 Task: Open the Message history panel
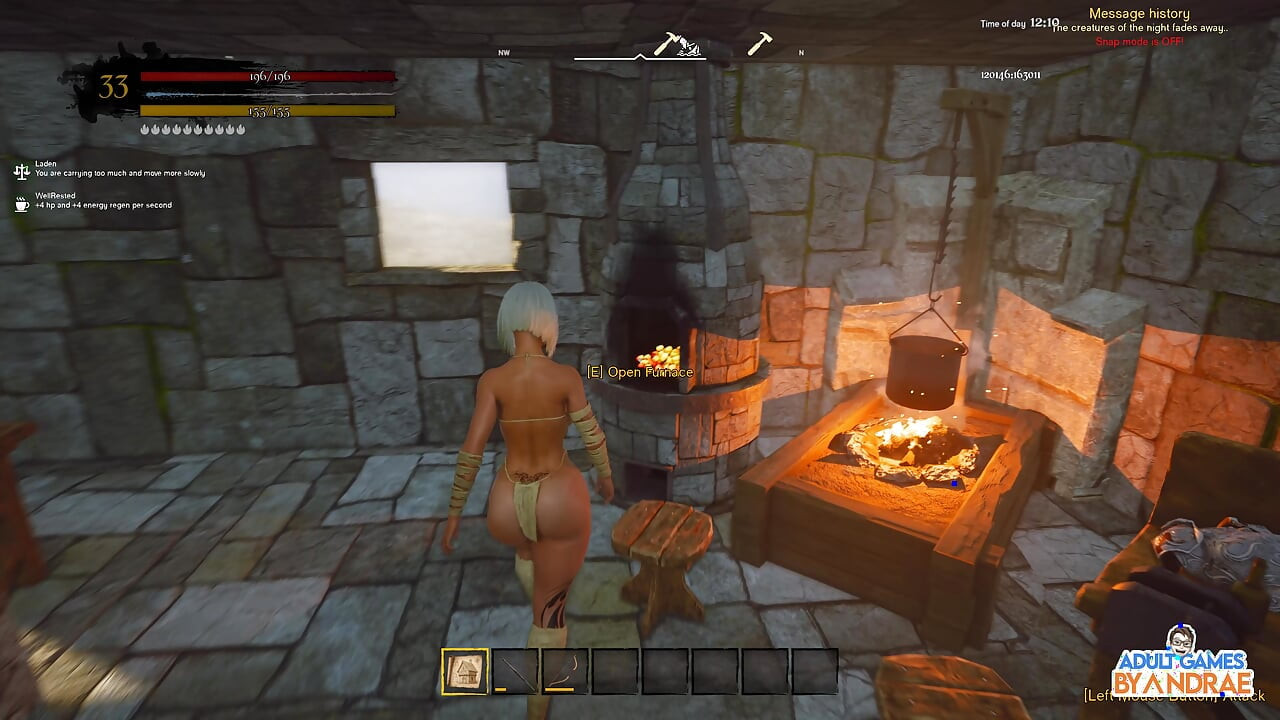pos(1139,14)
